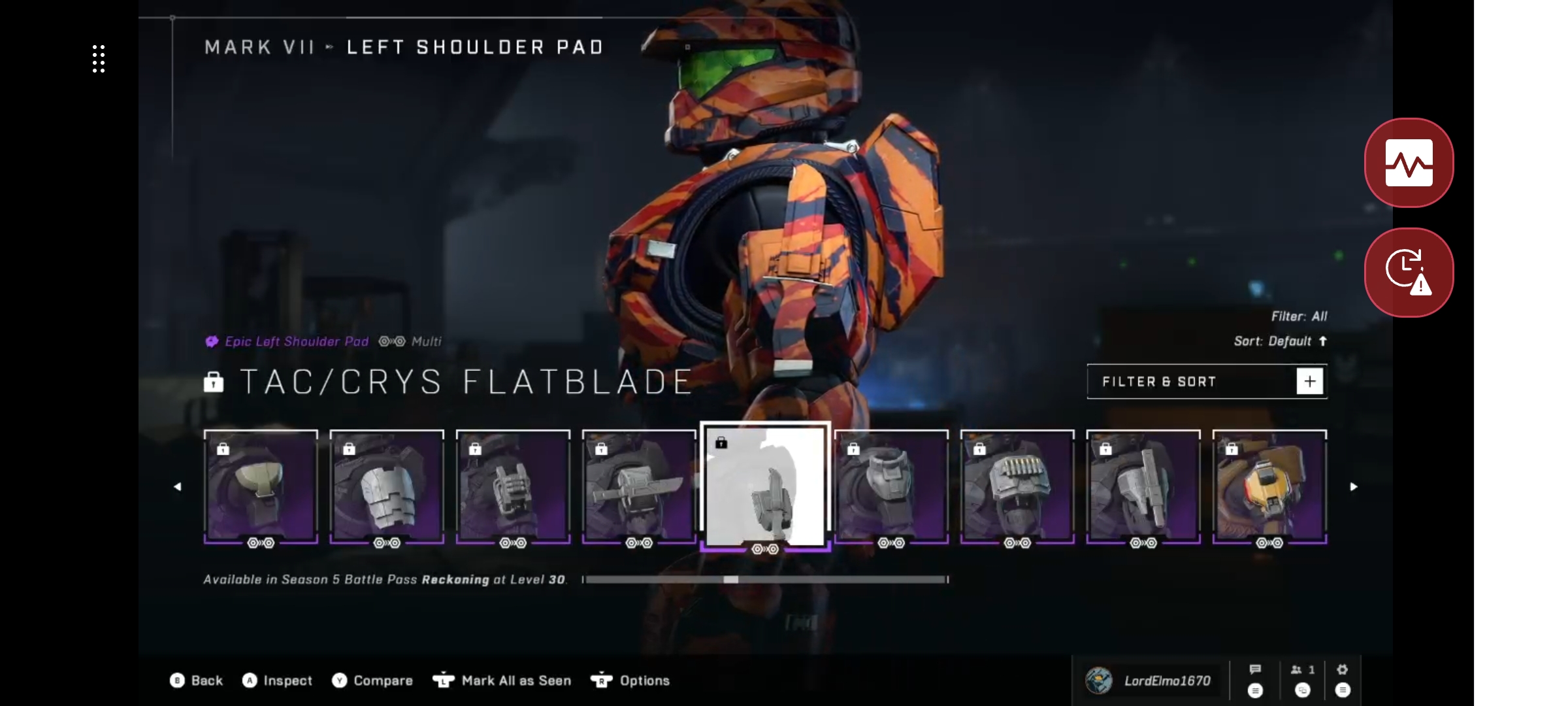Viewport: 1568px width, 706px height.
Task: Open the Filter & Sort panel
Action: 1207,382
